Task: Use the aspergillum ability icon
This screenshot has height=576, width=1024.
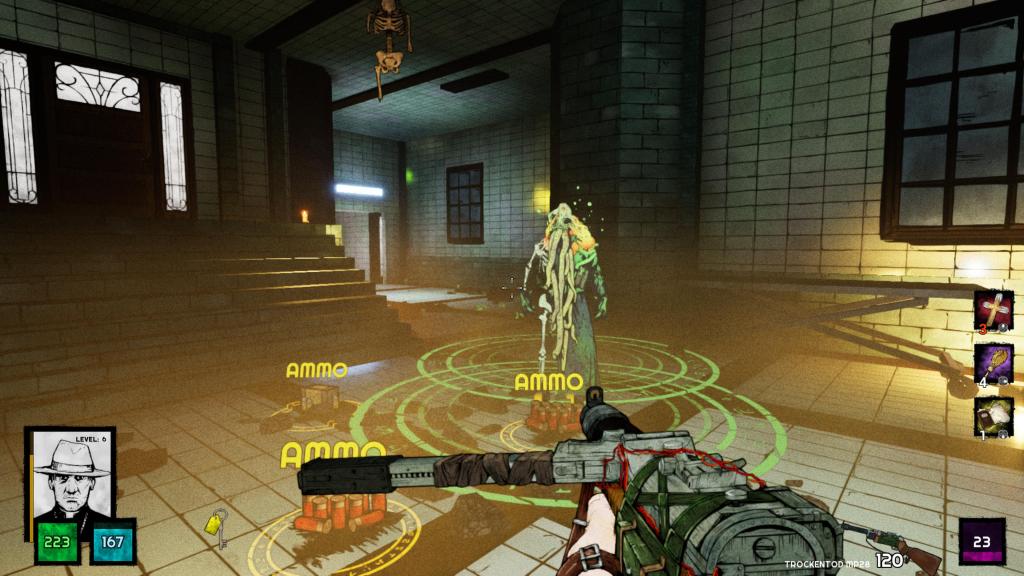Action: click(x=994, y=363)
